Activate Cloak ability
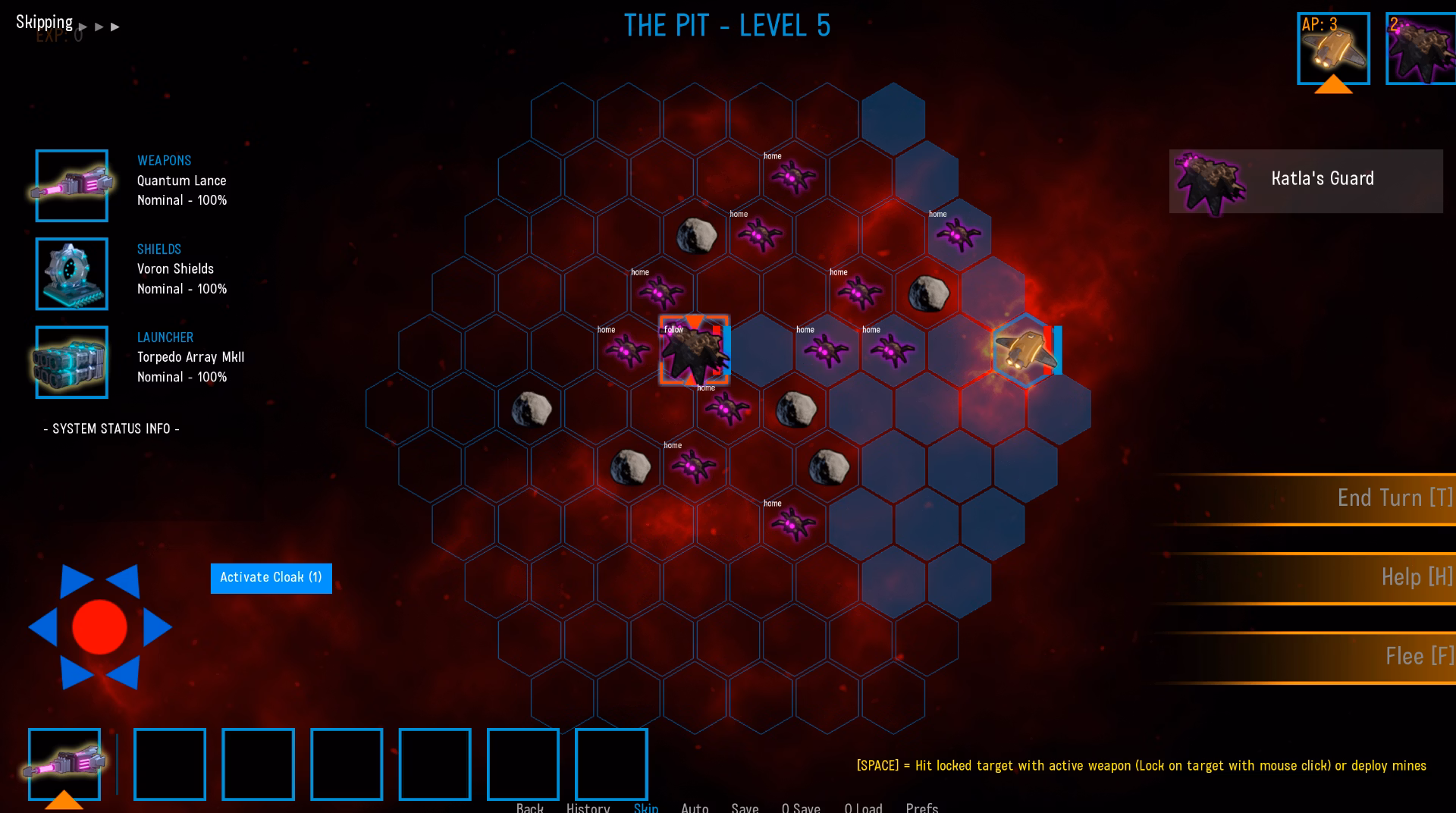Image resolution: width=1456 pixels, height=813 pixels. (x=271, y=578)
